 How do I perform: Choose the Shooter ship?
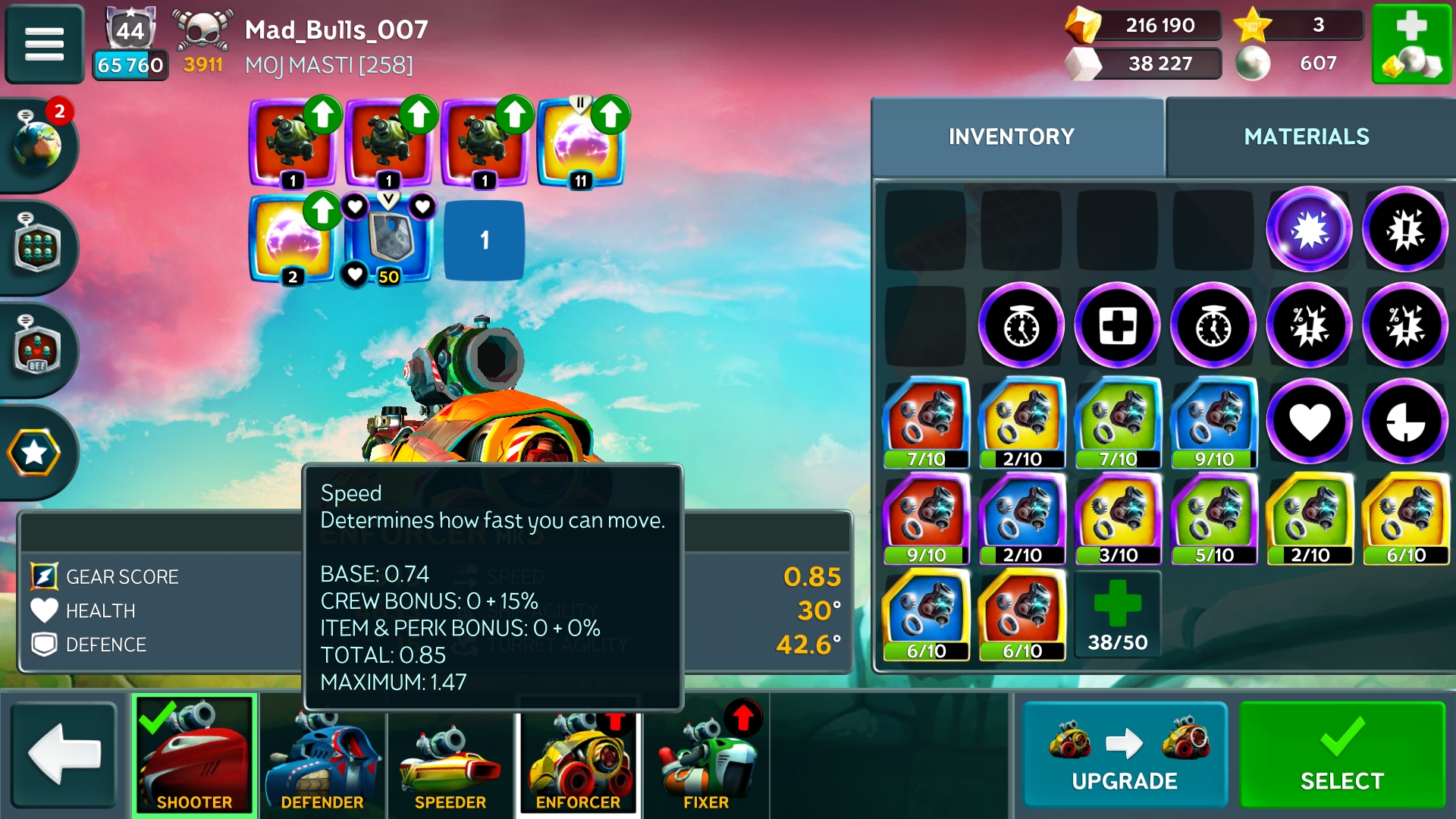[194, 755]
